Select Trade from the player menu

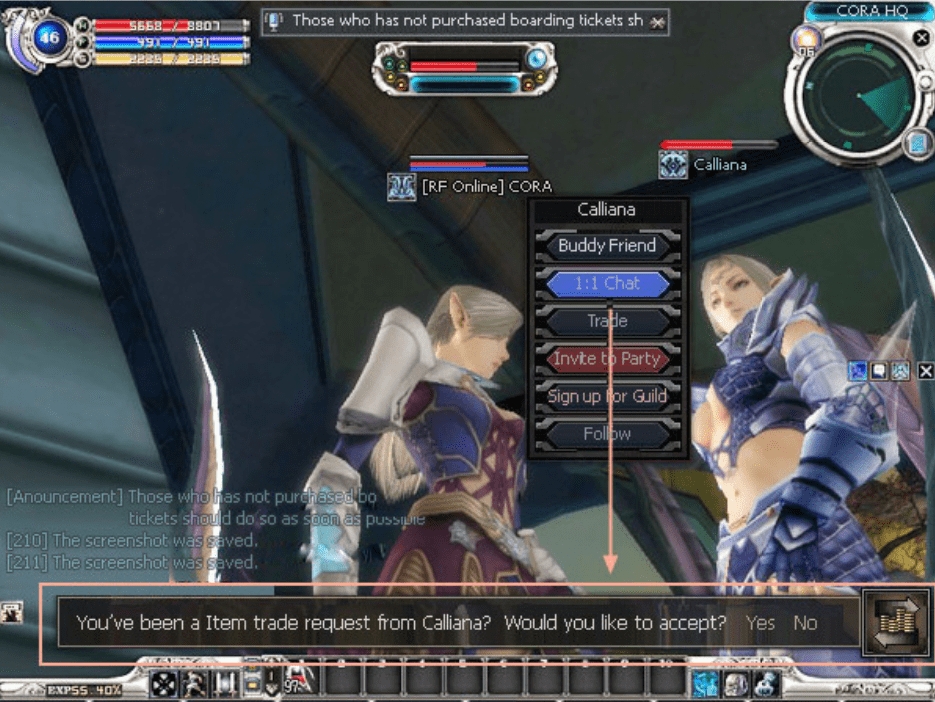point(607,321)
